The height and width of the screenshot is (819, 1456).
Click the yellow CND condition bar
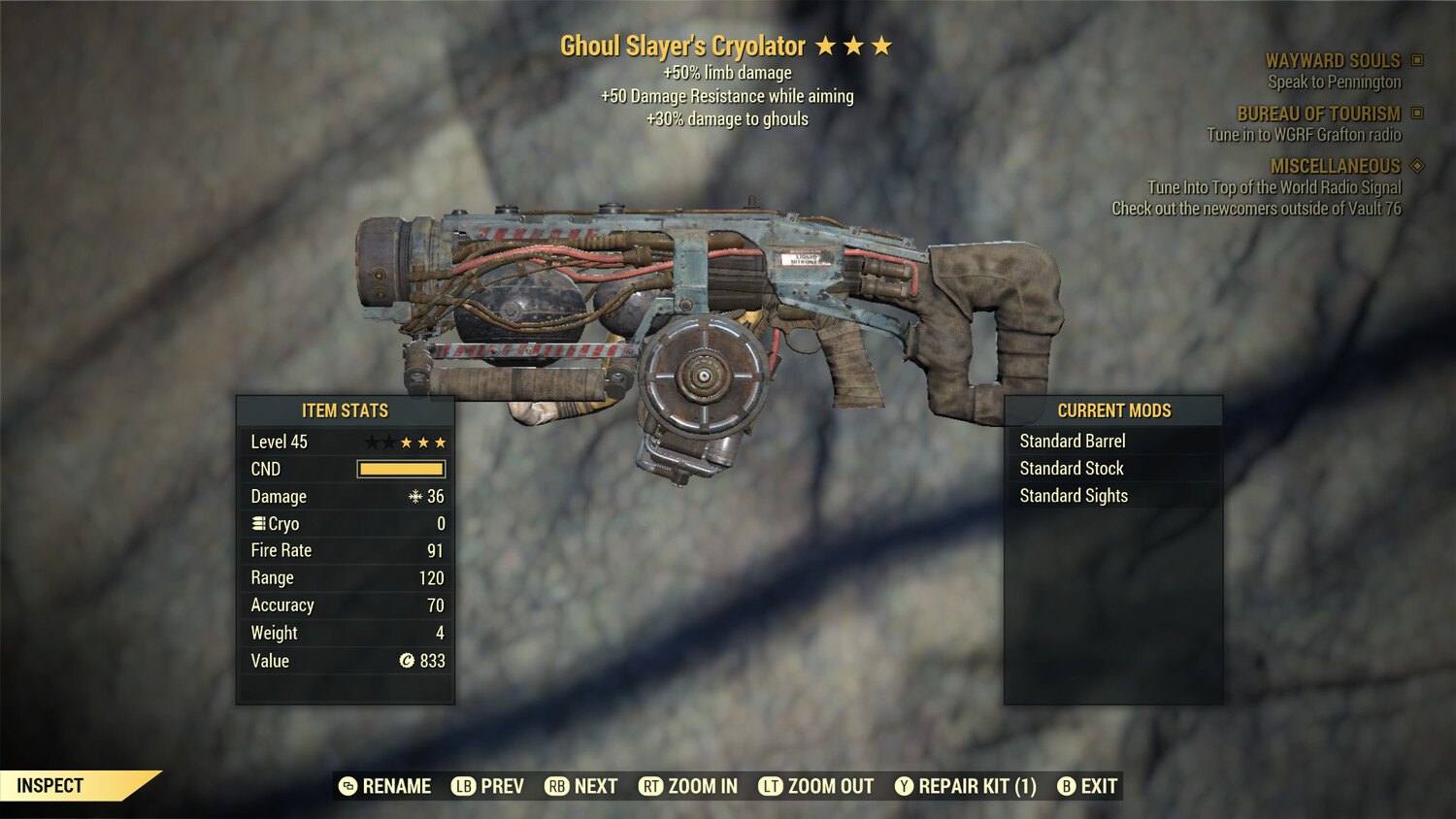click(x=401, y=469)
